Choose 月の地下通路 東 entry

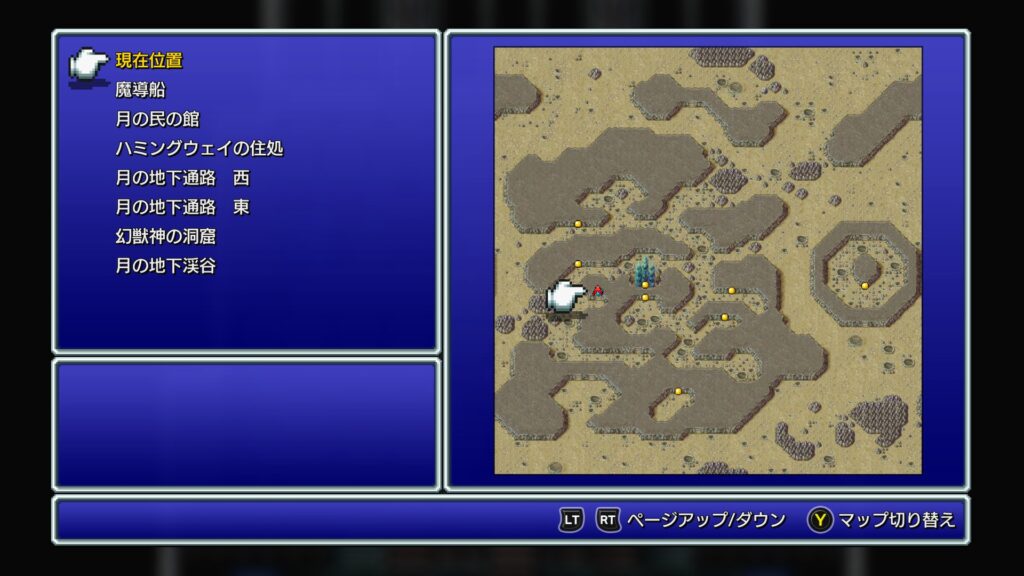(182, 208)
